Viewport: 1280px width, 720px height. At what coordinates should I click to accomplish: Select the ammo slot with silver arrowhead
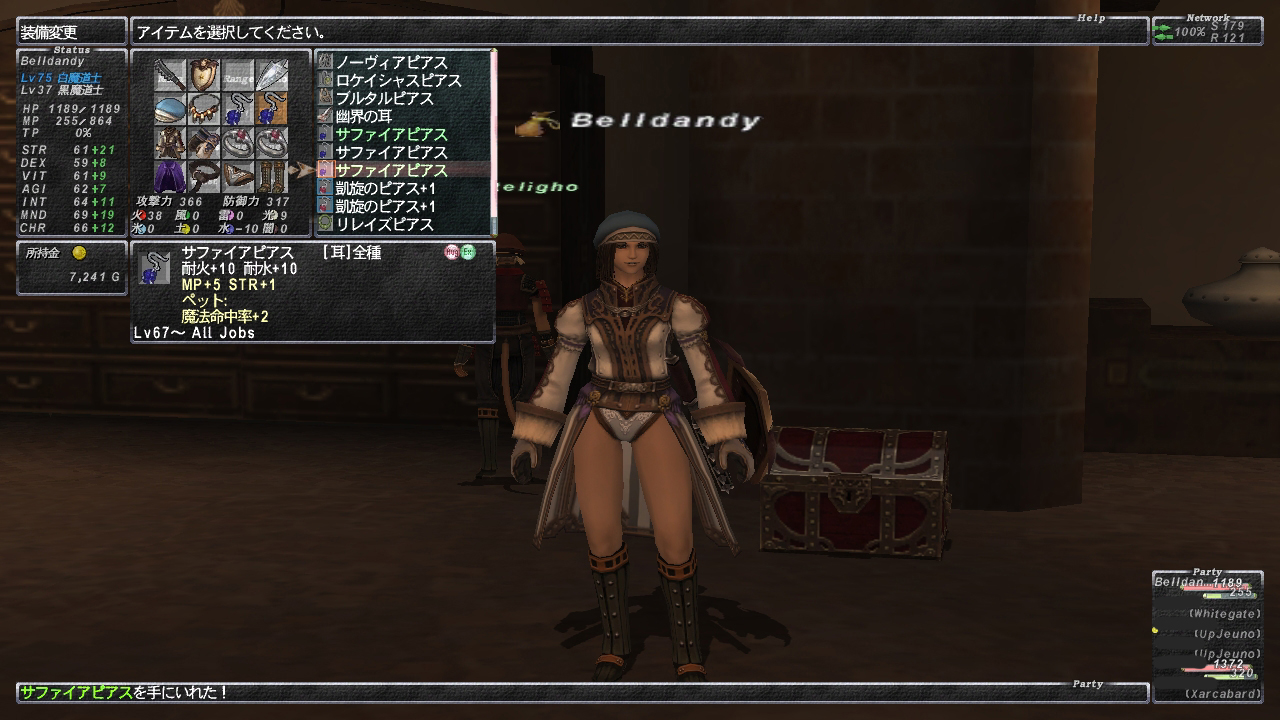click(272, 75)
